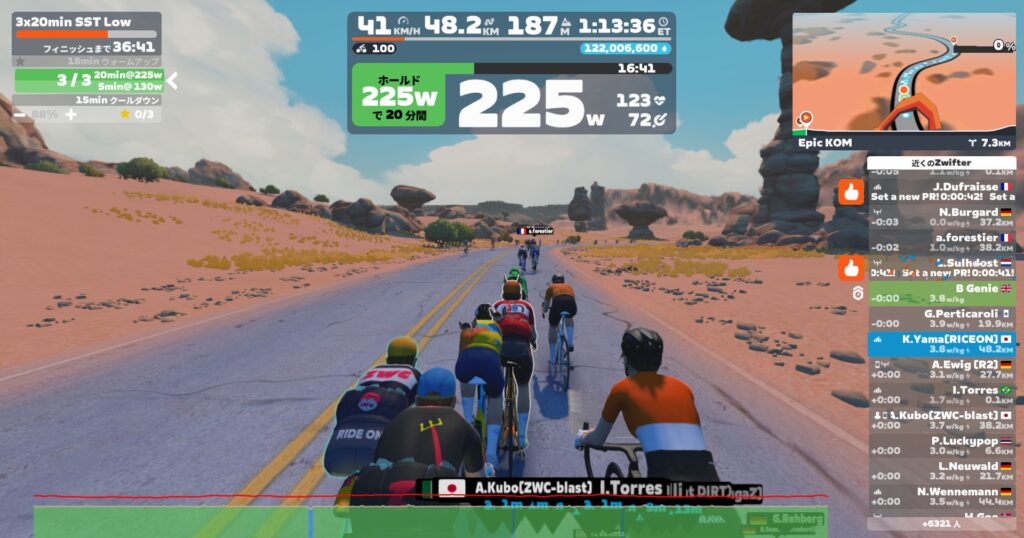The height and width of the screenshot is (538, 1024).
Task: Select a.forestier in the nearby riders list
Action: pyautogui.click(x=941, y=243)
